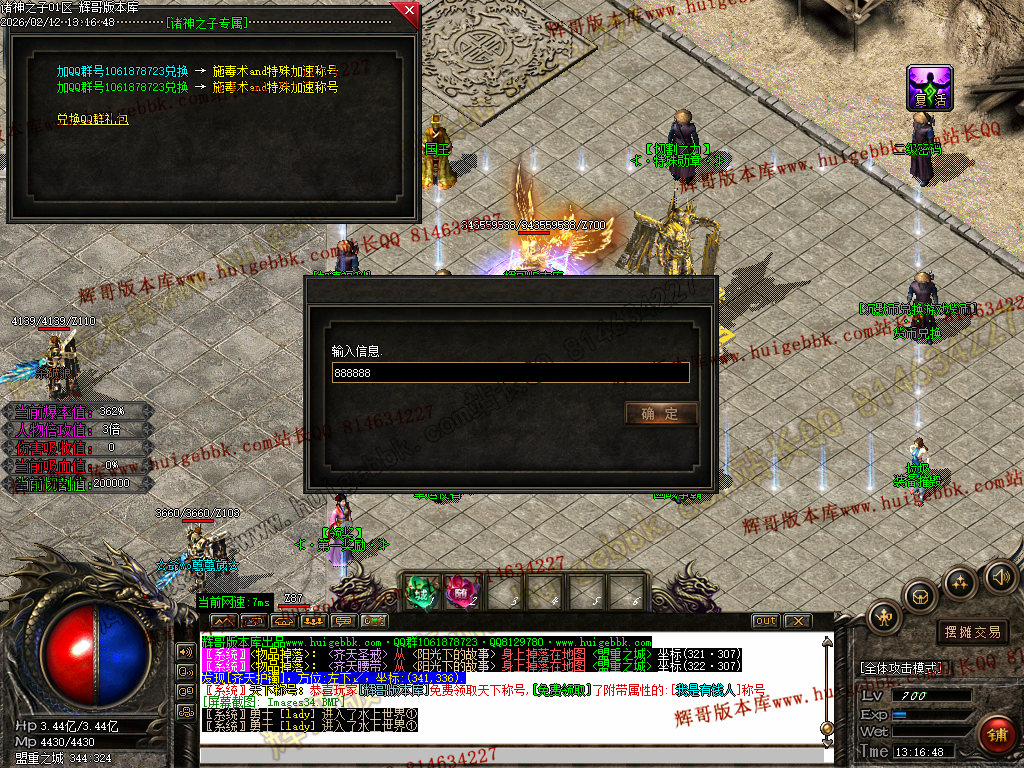Open the 摆摊交易 stall trading button
This screenshot has width=1024, height=768.
click(972, 632)
